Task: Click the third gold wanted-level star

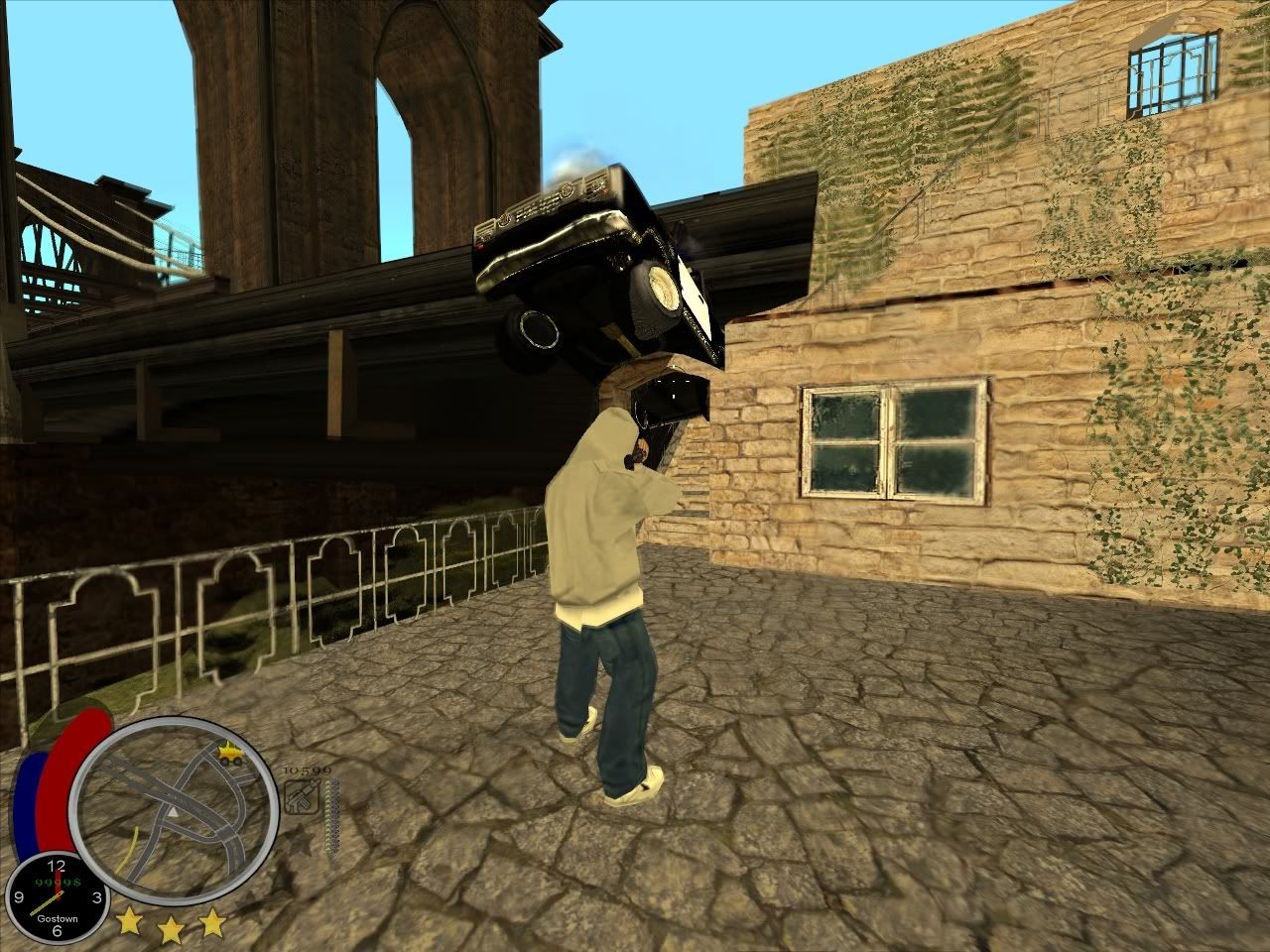Action: [212, 920]
